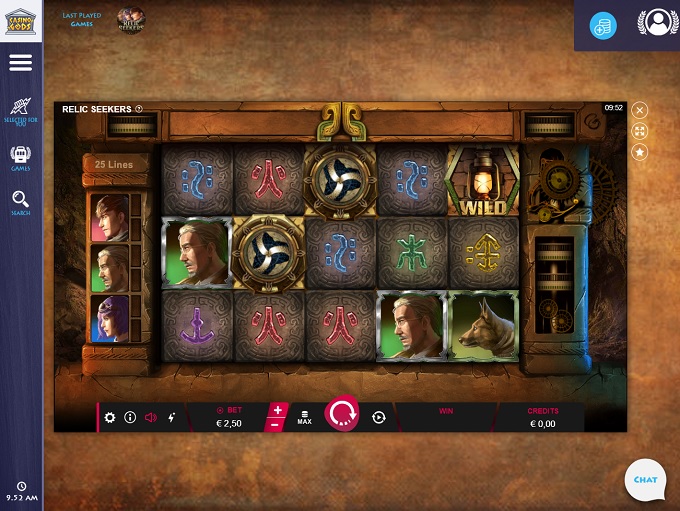Screen dimensions: 680x511
Task: Spin the reels with the red spin button
Action: point(342,414)
